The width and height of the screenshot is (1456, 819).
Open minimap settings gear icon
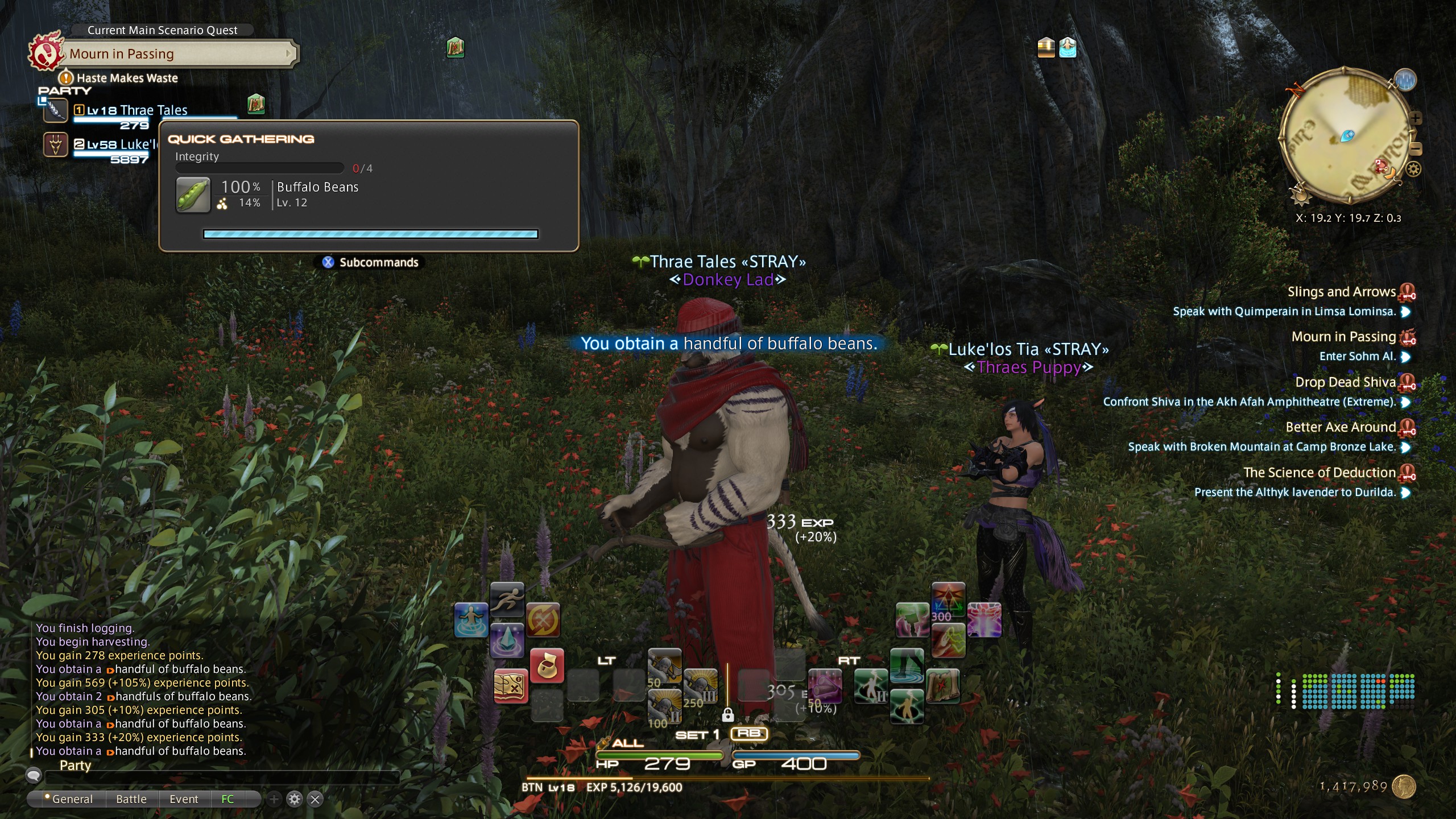[x=1414, y=169]
